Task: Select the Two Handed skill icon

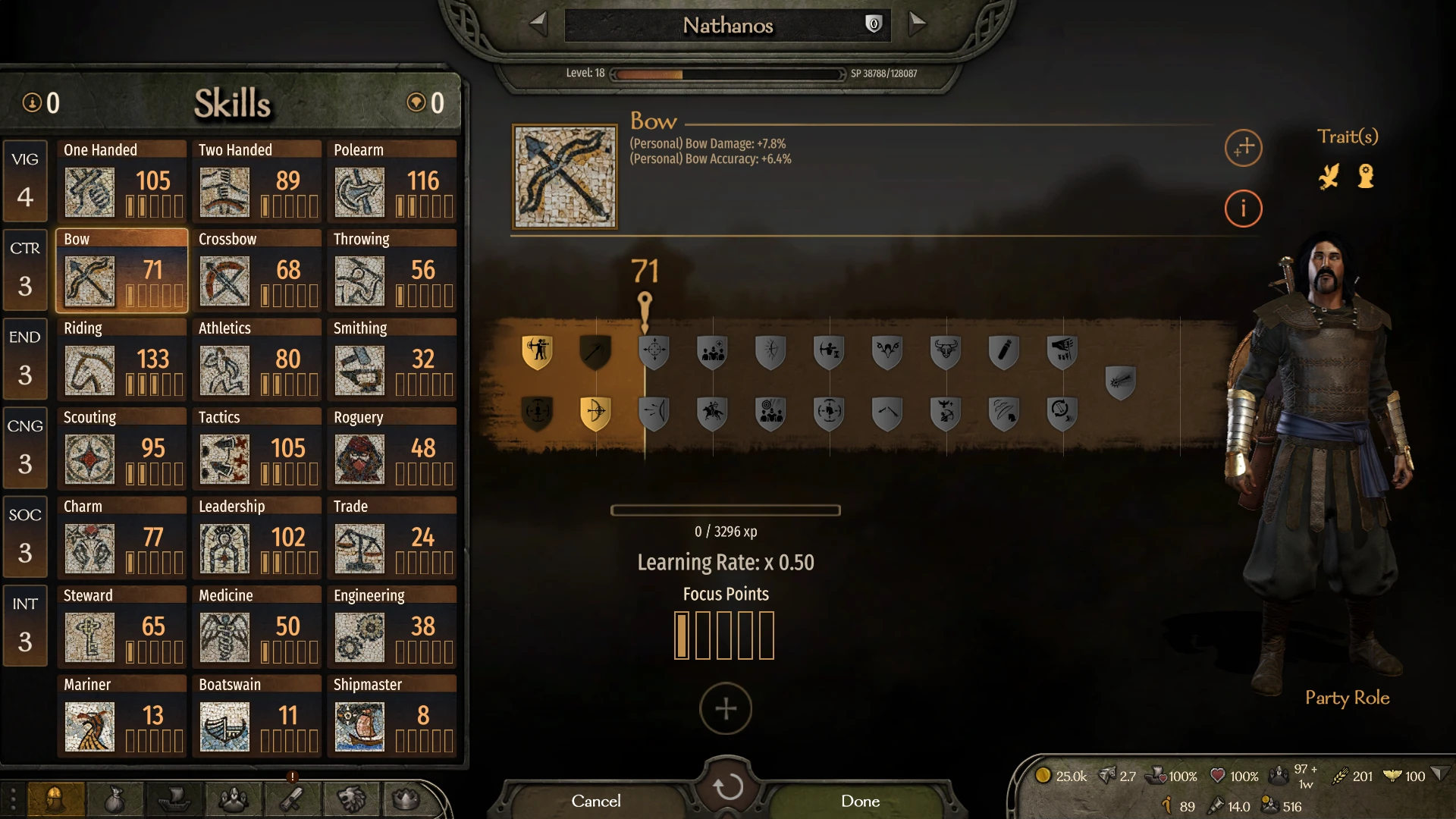Action: (x=224, y=192)
